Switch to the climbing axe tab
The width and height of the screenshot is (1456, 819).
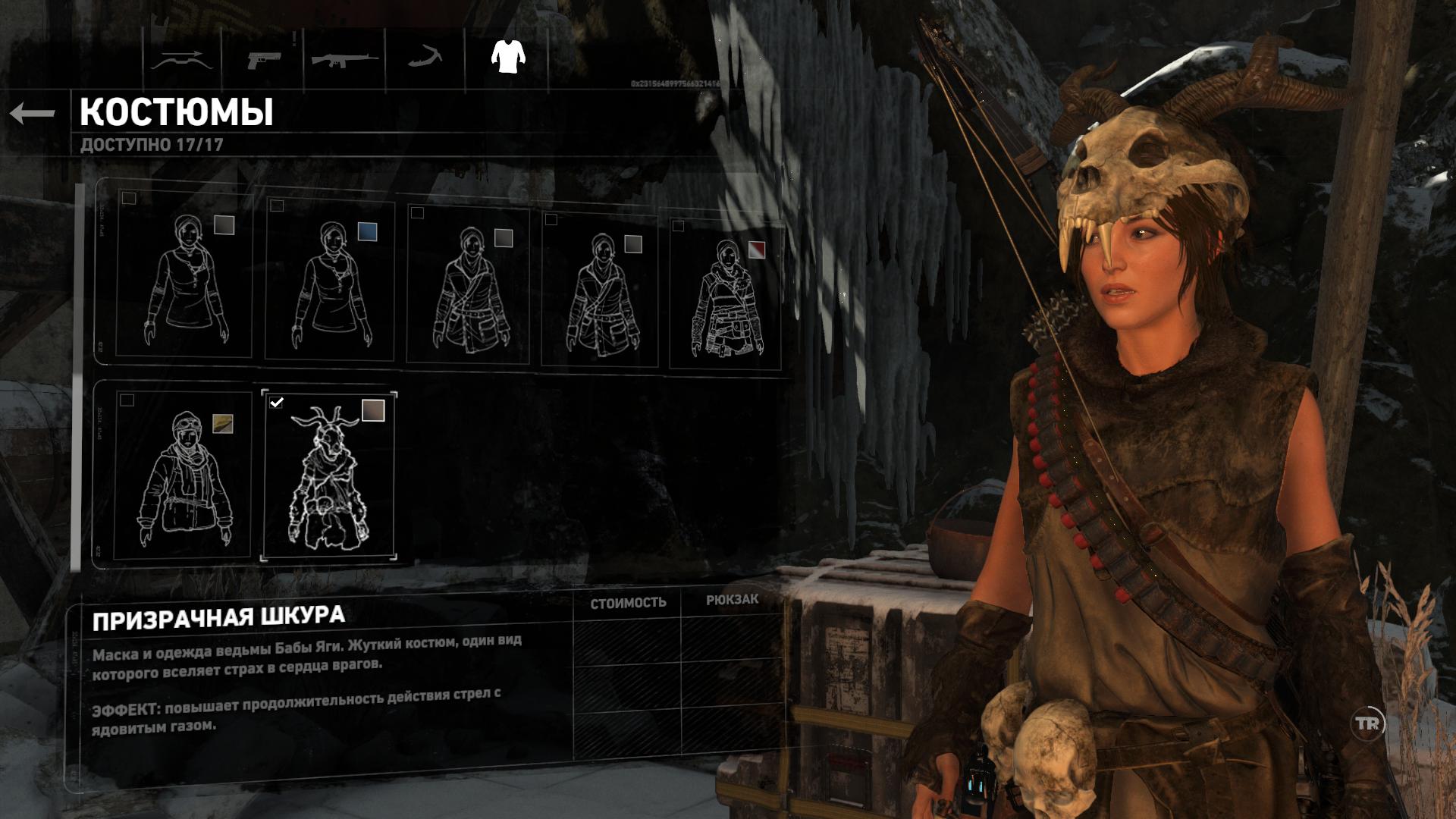pos(425,58)
